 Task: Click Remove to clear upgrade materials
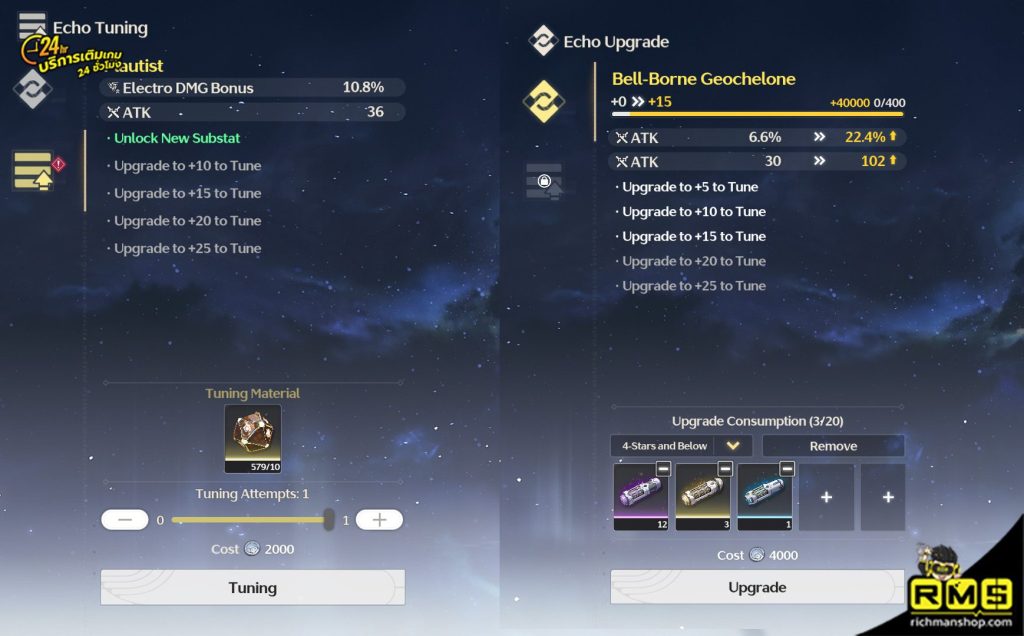833,446
